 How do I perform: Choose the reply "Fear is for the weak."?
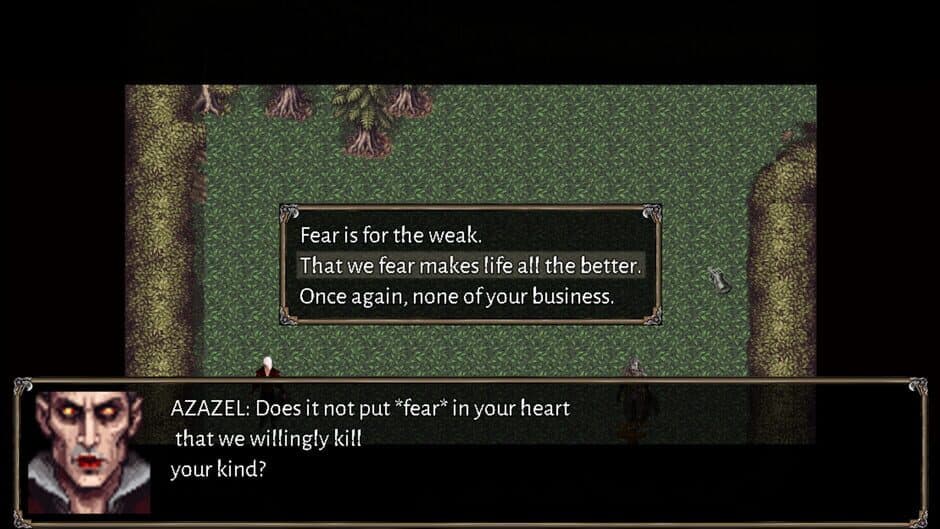[392, 236]
